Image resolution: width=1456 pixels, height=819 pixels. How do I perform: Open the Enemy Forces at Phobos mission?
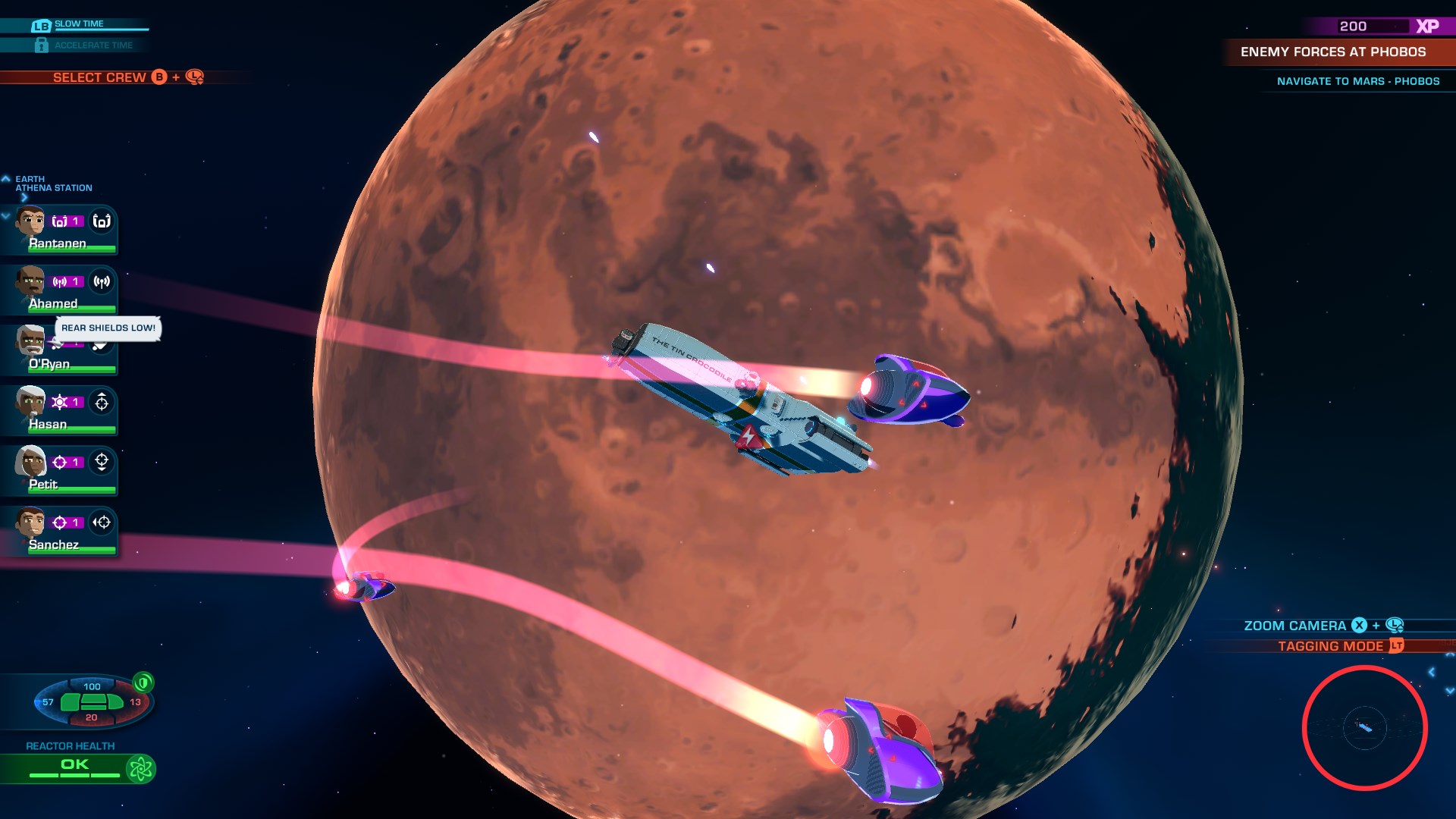(x=1332, y=53)
